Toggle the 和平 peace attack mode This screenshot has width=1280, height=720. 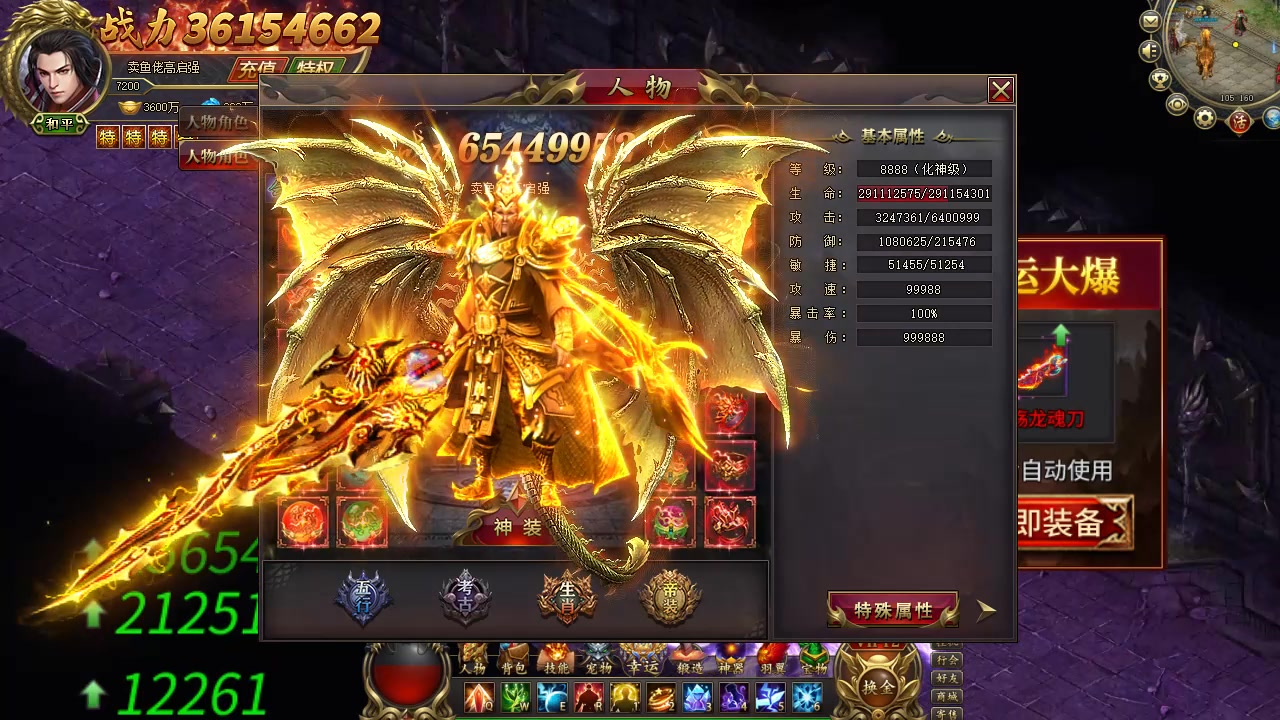59,124
